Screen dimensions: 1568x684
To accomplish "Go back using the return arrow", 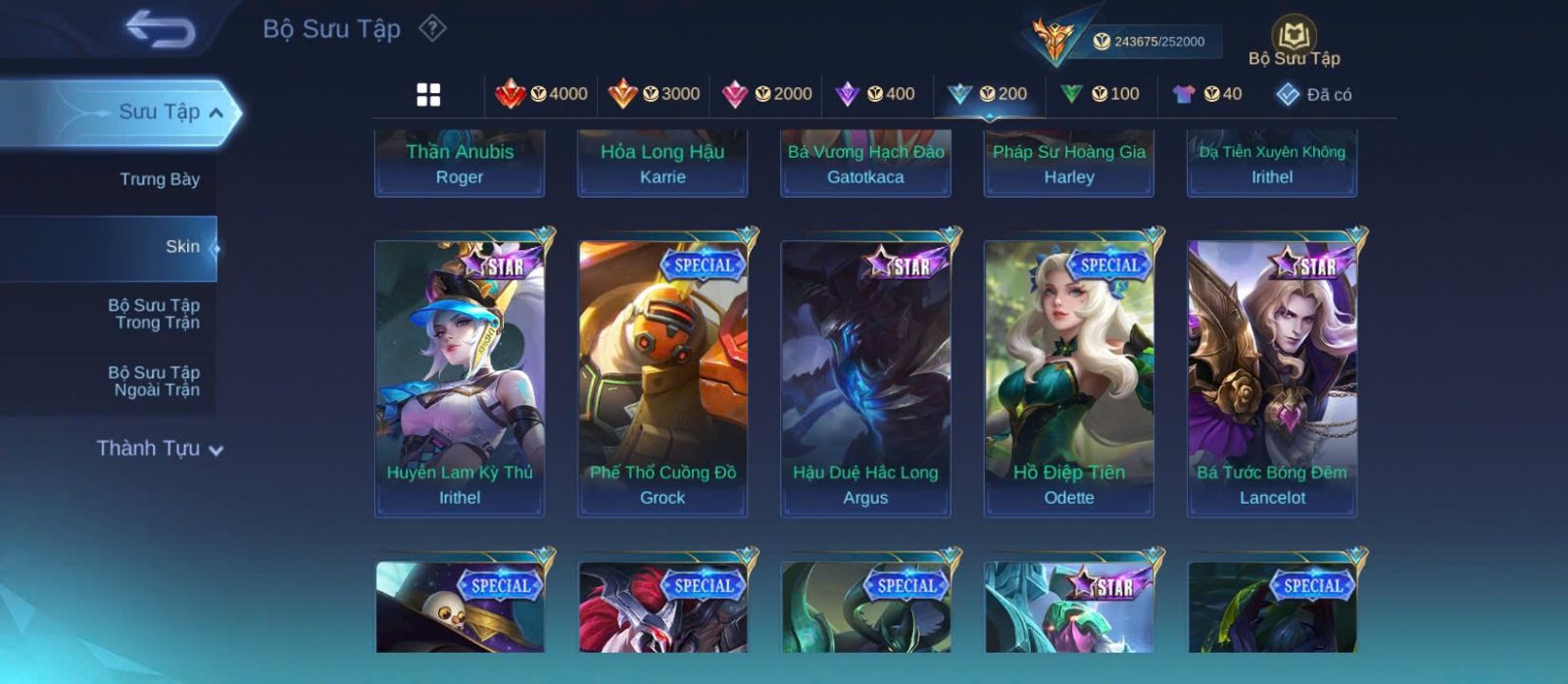I will tap(160, 29).
